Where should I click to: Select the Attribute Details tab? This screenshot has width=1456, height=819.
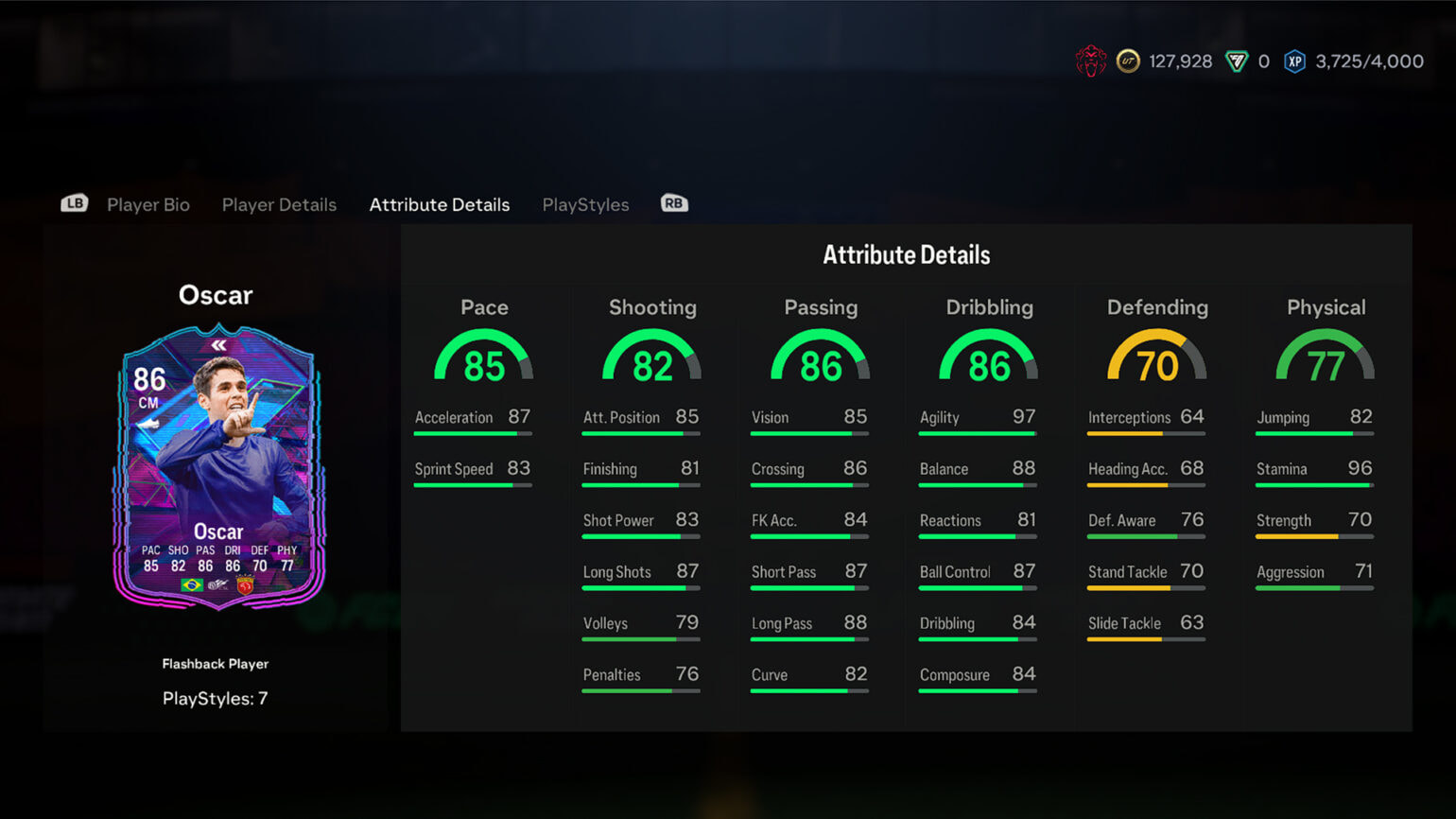tap(439, 204)
